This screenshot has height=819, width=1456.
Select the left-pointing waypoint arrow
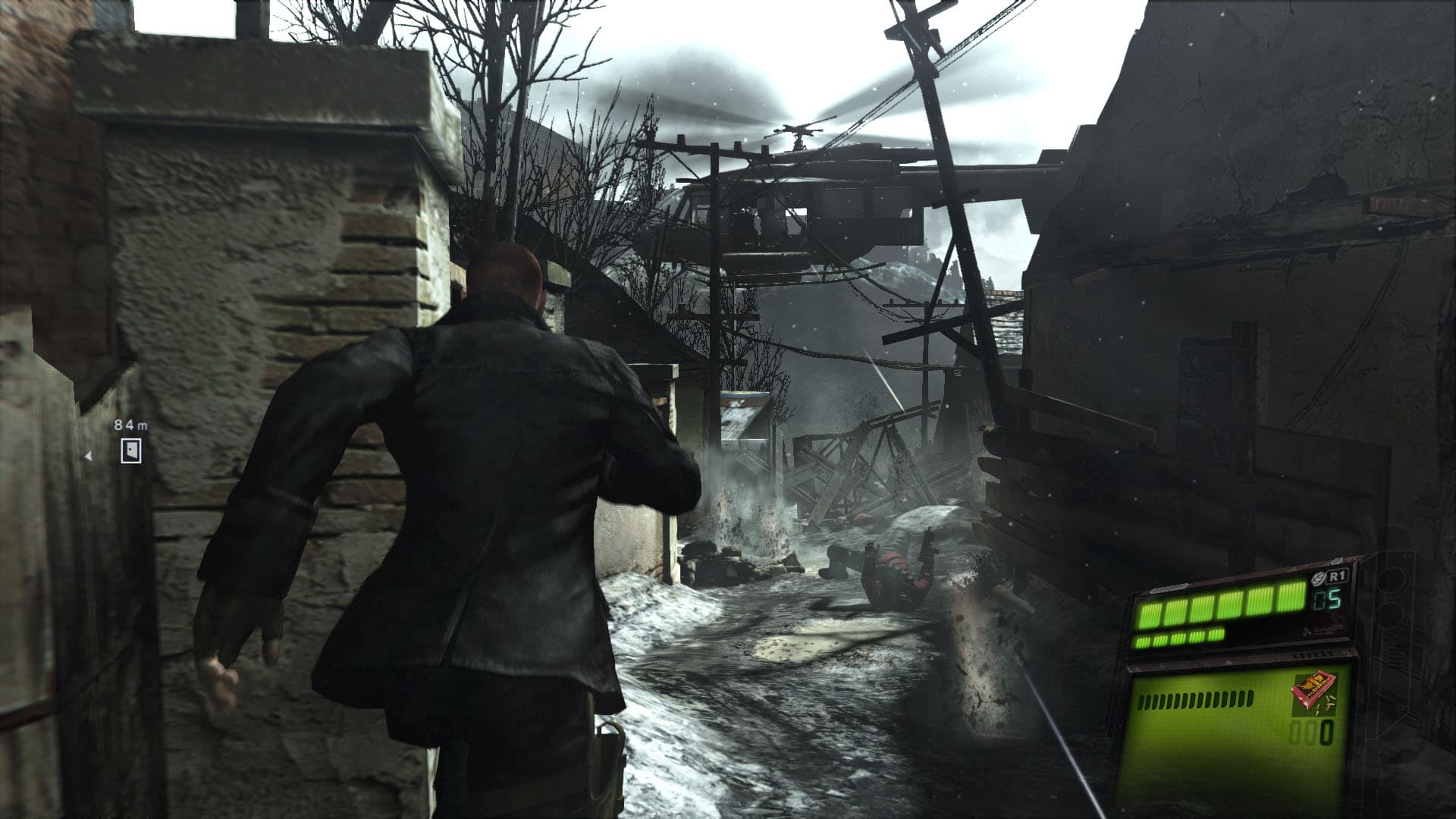pos(89,455)
